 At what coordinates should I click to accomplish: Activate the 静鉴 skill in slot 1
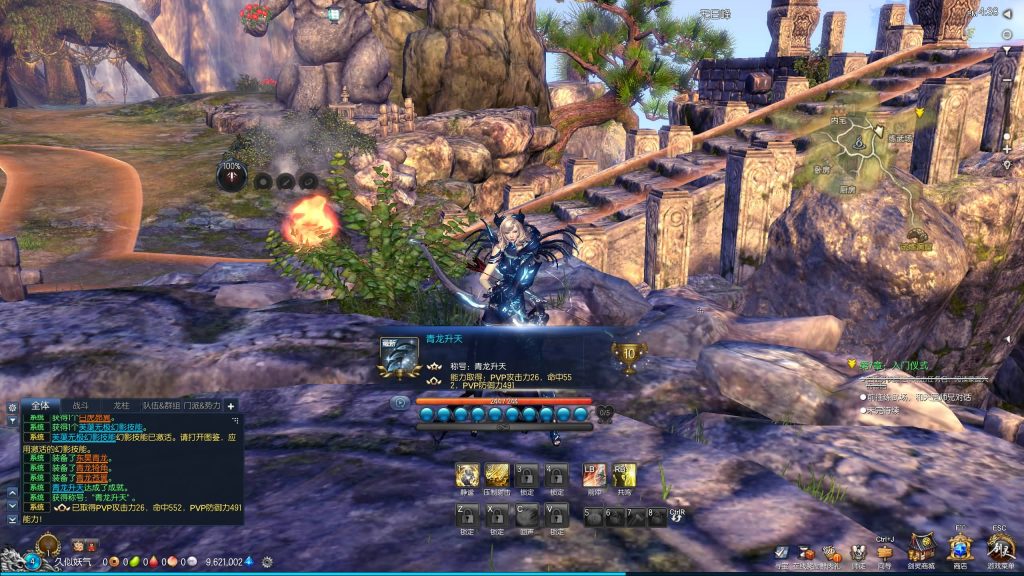(466, 474)
